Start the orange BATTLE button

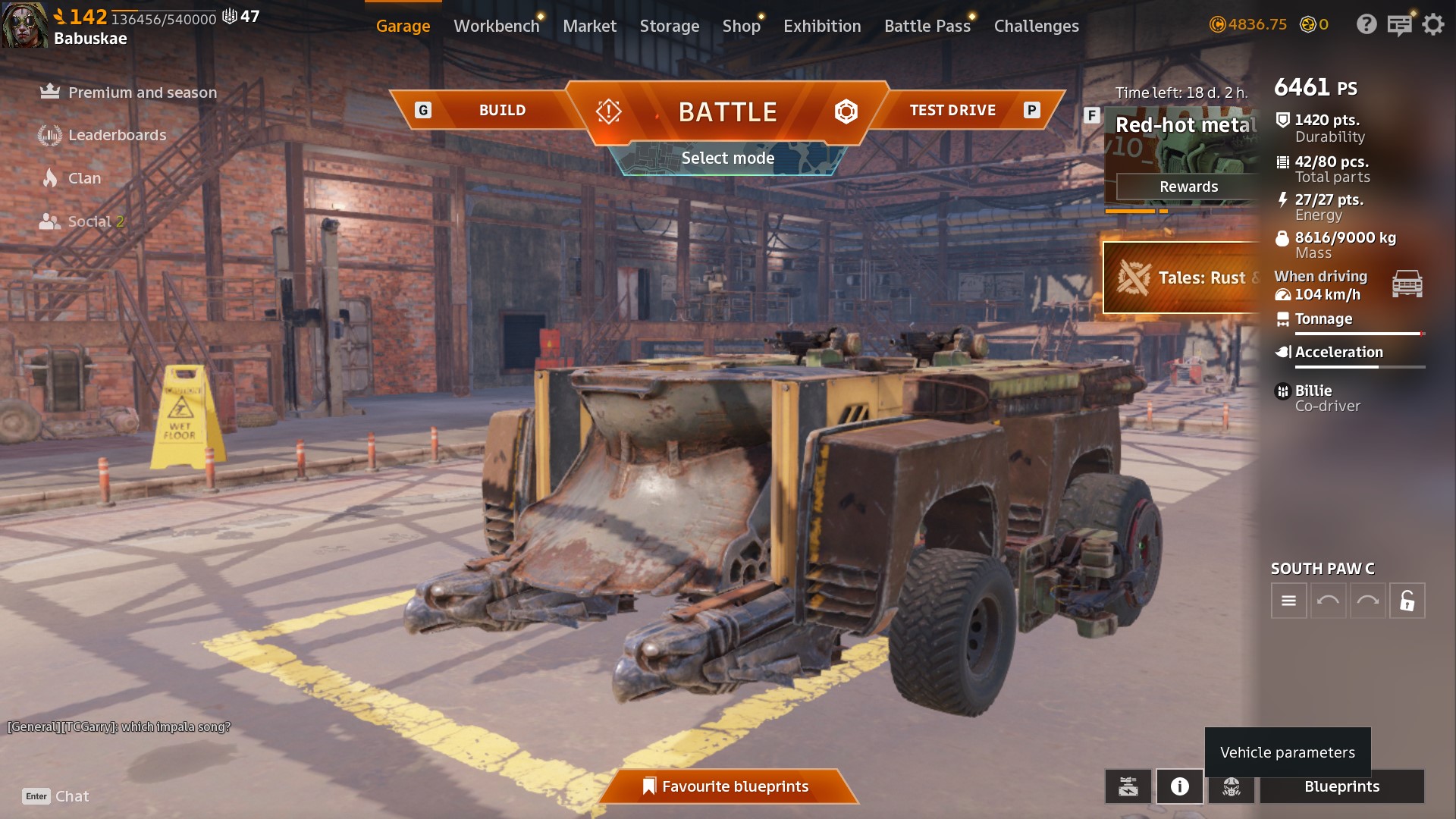pyautogui.click(x=727, y=112)
